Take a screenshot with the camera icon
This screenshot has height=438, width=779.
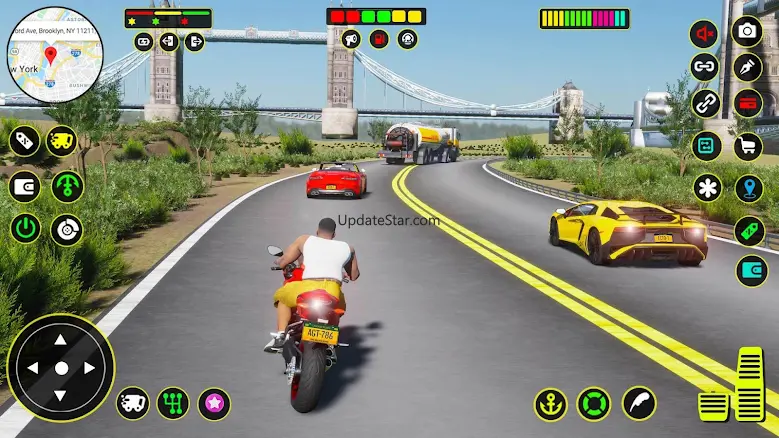(746, 31)
